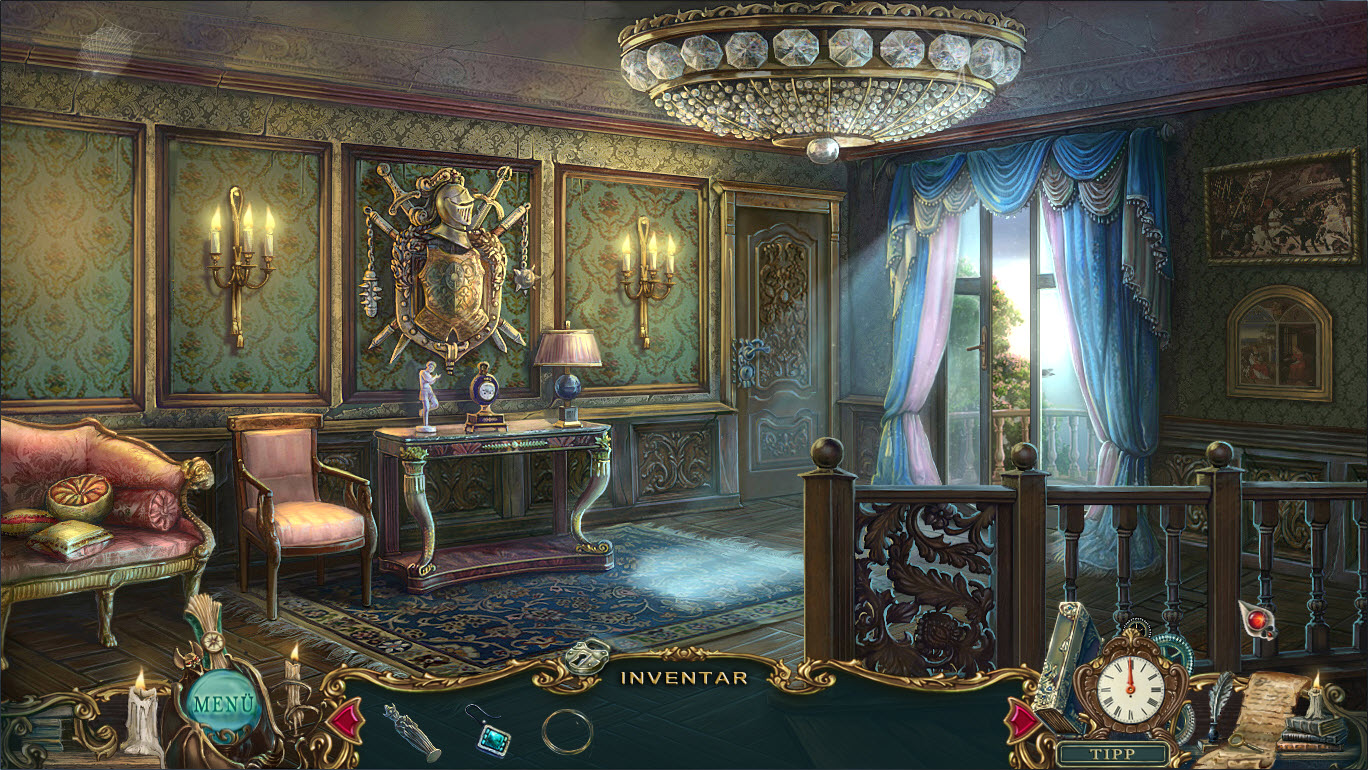Use the Tipp hint button
Viewport: 1368px width, 770px height.
tap(1113, 753)
